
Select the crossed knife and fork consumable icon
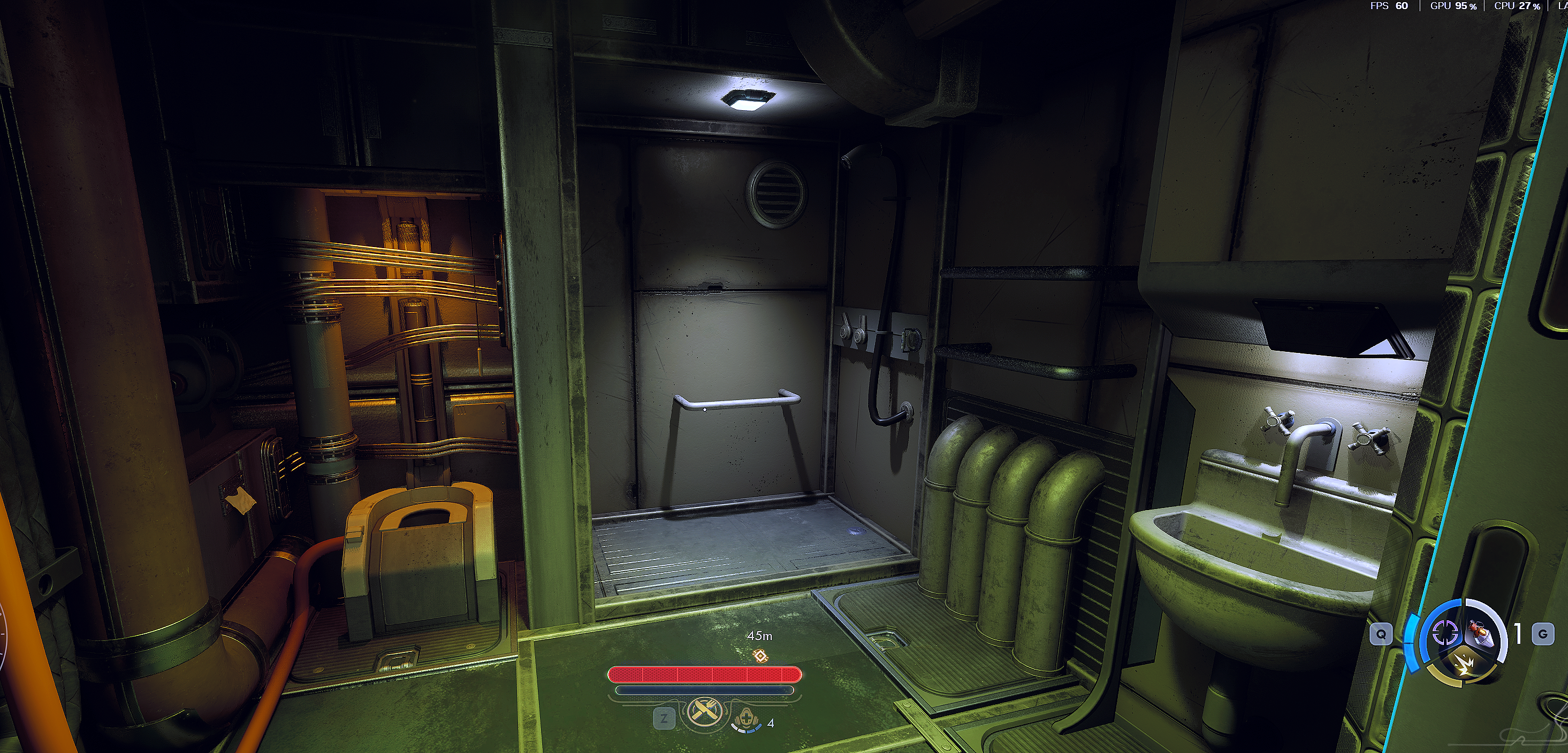tap(705, 711)
